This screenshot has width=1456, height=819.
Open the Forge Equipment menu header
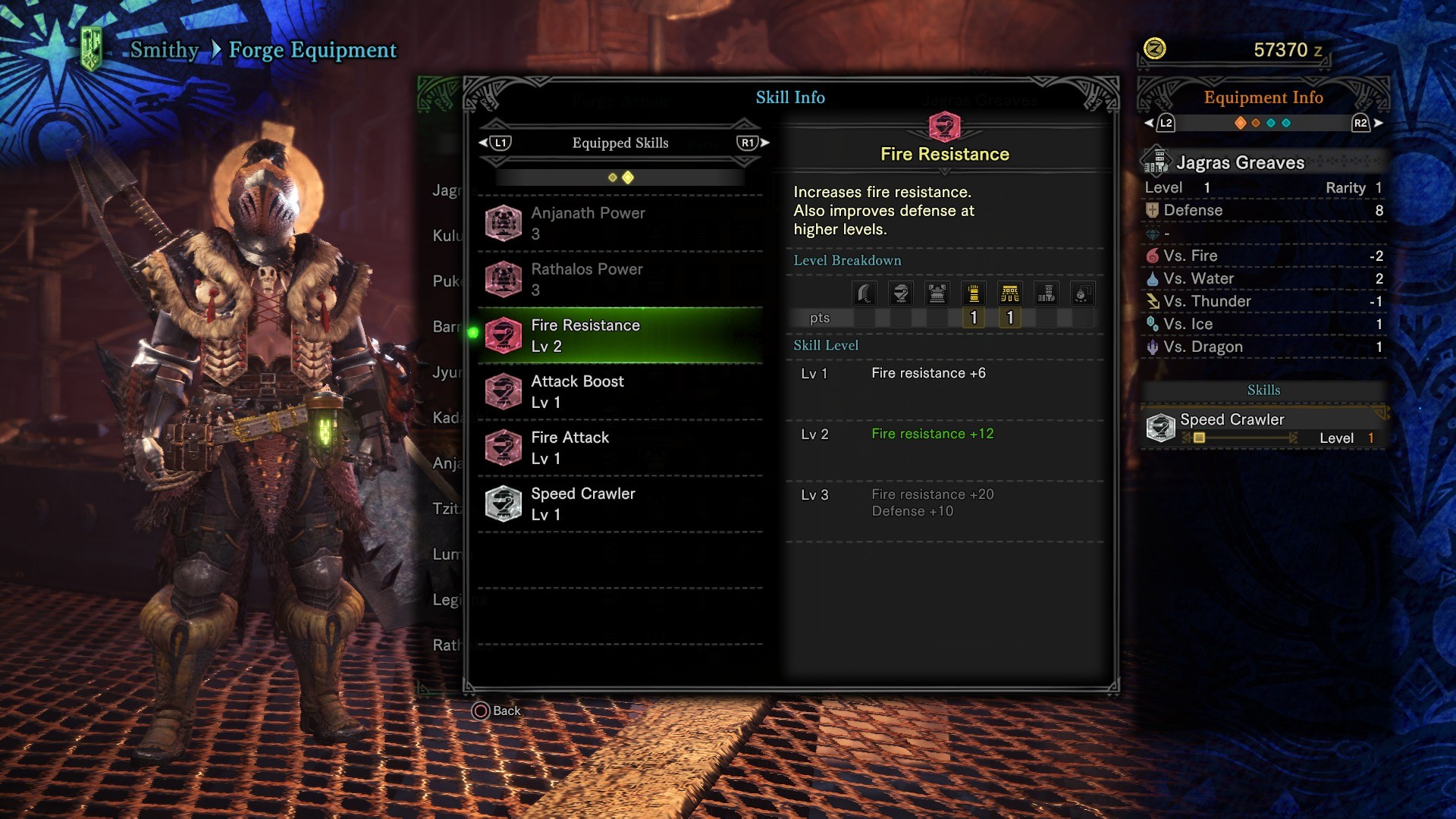tap(312, 49)
